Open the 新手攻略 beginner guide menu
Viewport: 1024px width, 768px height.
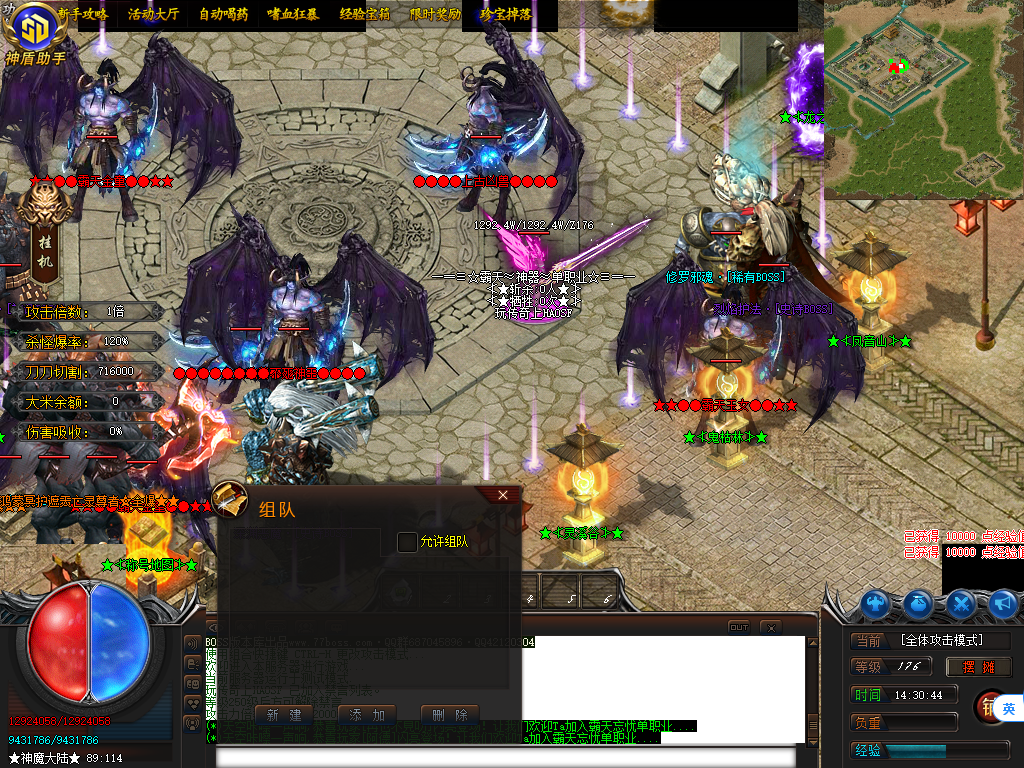(x=83, y=15)
